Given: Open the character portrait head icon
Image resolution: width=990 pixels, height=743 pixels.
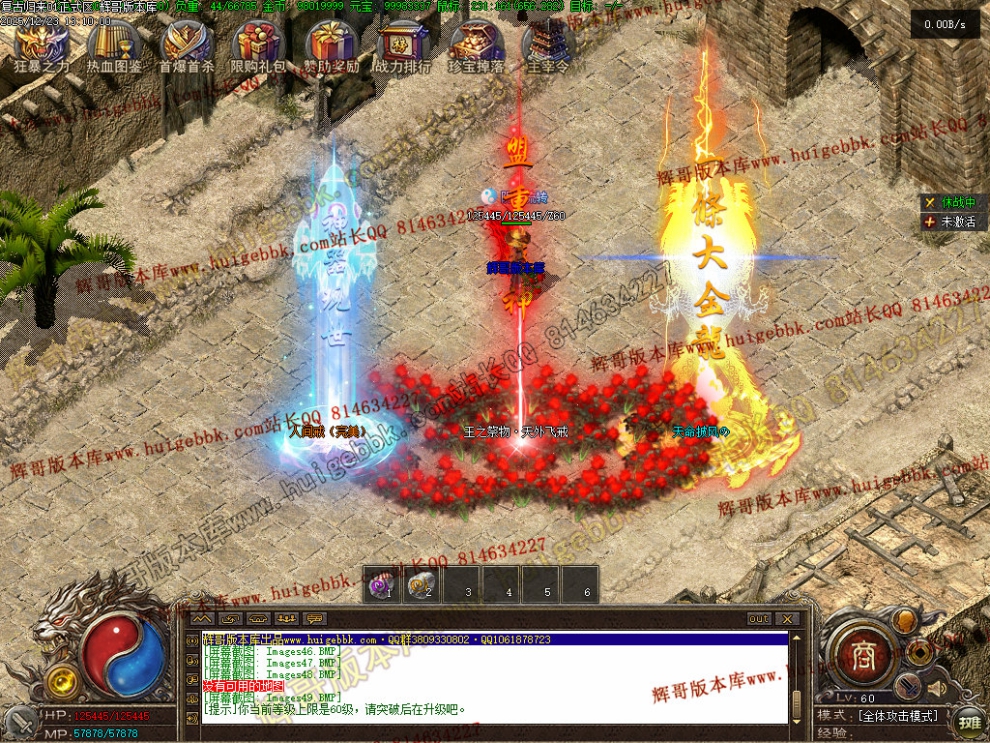Looking at the screenshot, I should pos(905,620).
